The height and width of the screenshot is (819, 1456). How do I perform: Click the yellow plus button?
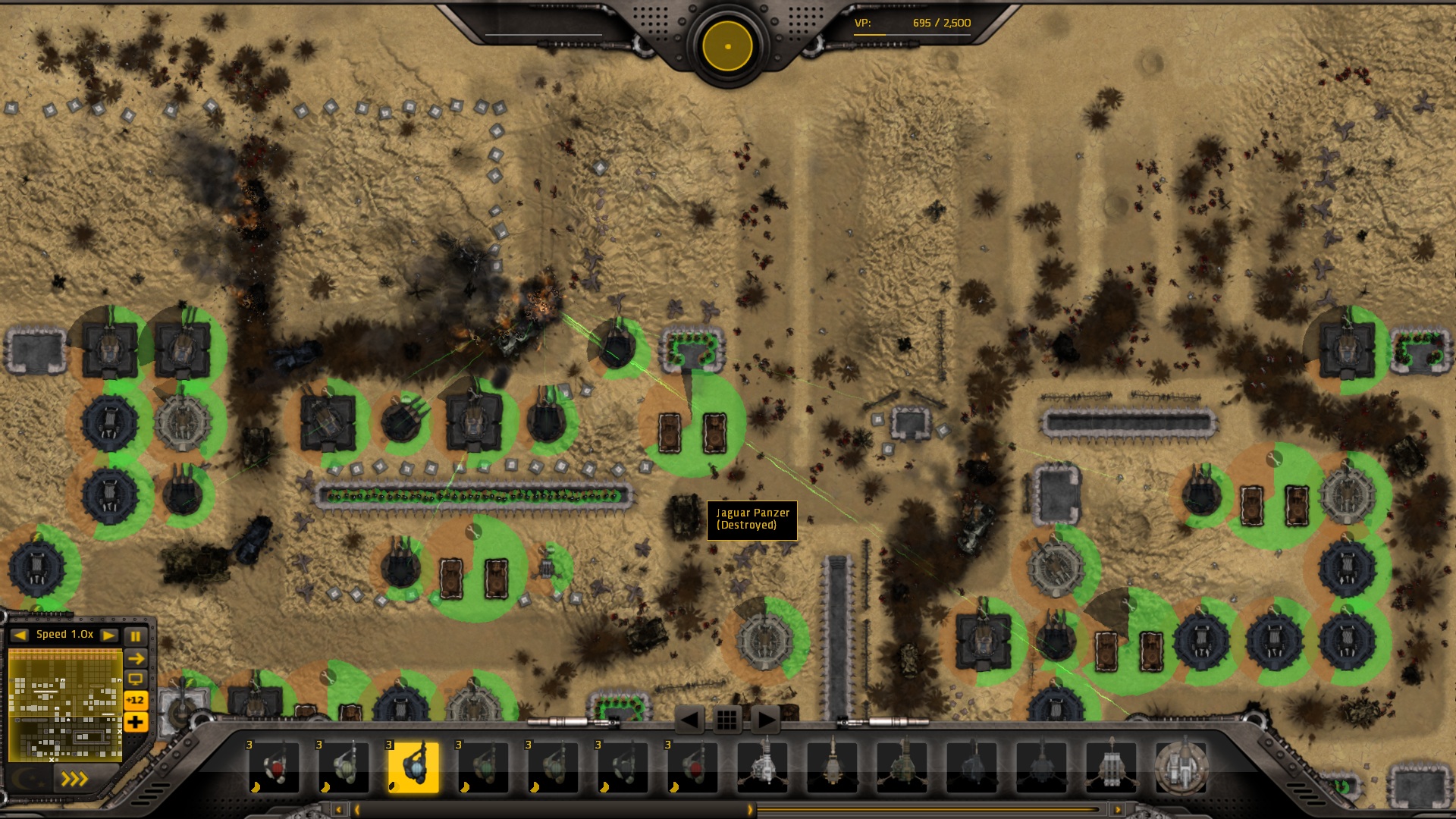tap(136, 722)
